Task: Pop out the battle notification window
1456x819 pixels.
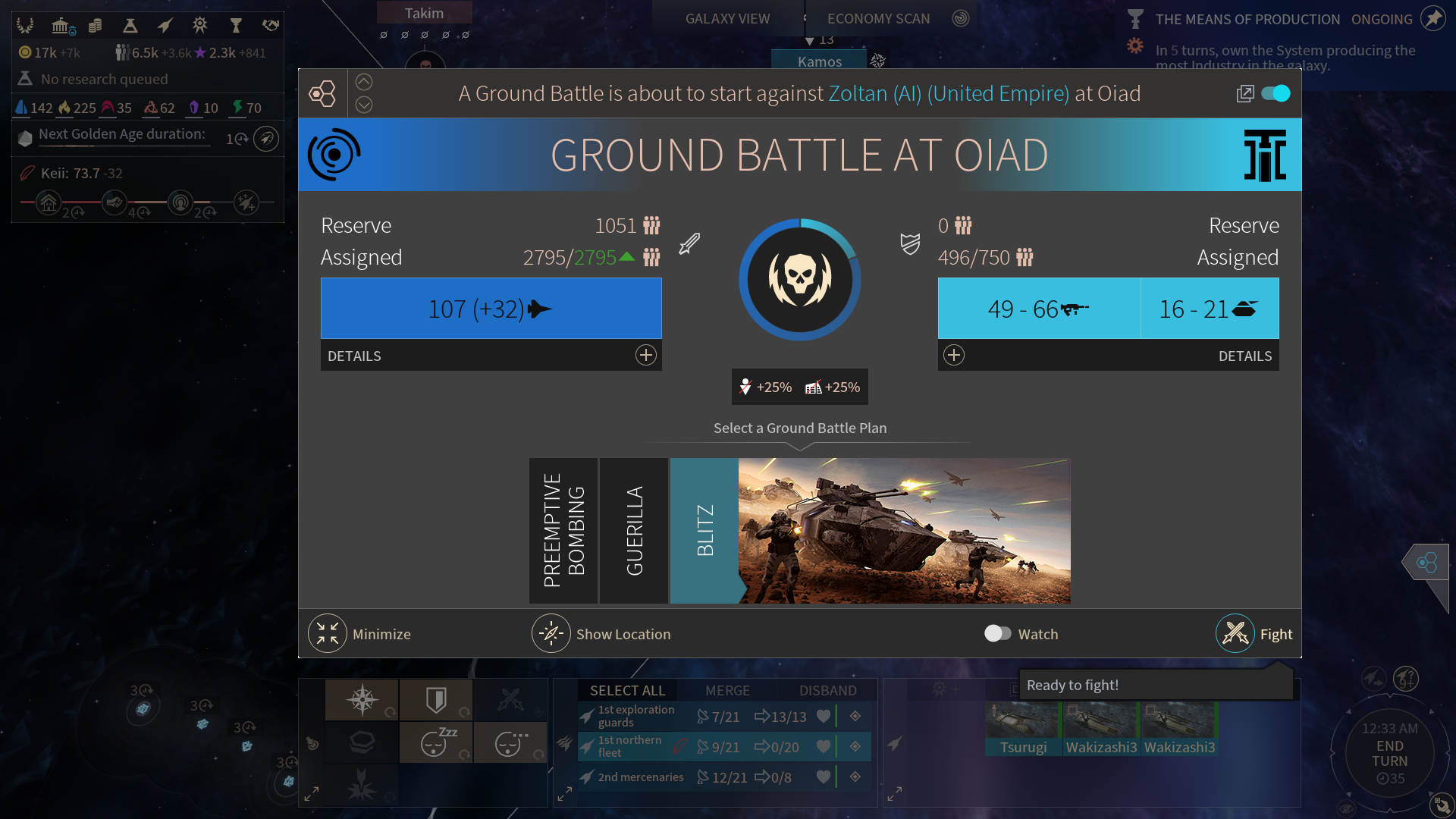Action: (1244, 93)
